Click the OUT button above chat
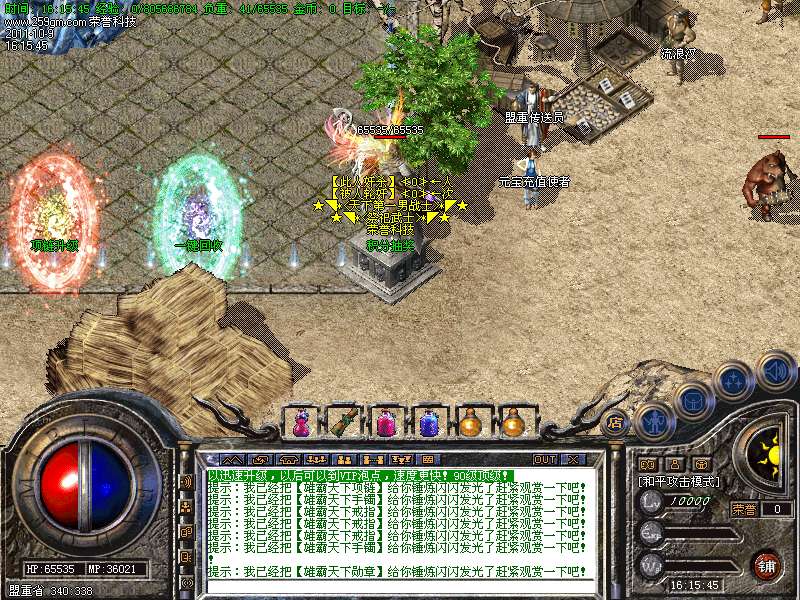 pyautogui.click(x=545, y=459)
